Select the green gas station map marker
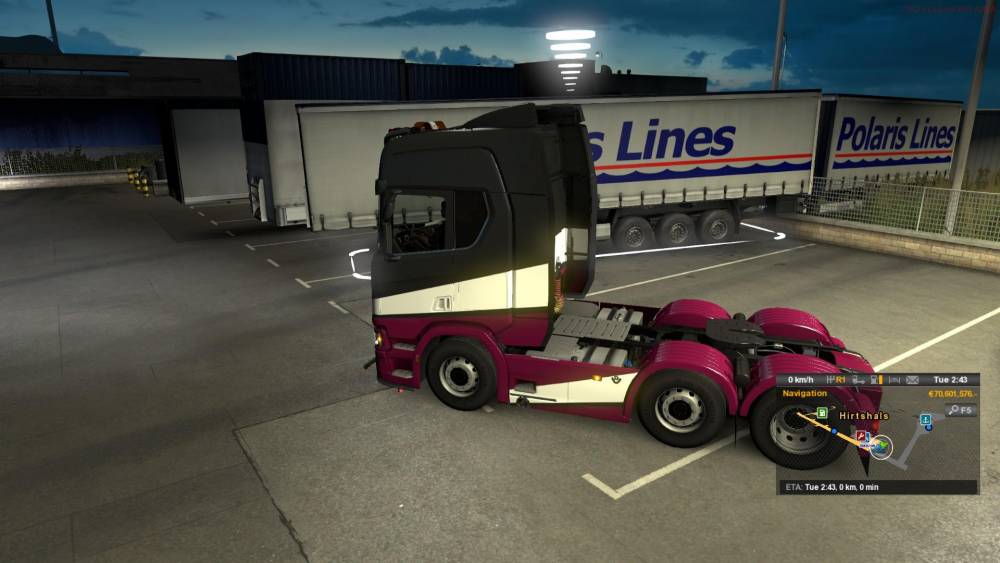The height and width of the screenshot is (563, 1000). tap(821, 412)
